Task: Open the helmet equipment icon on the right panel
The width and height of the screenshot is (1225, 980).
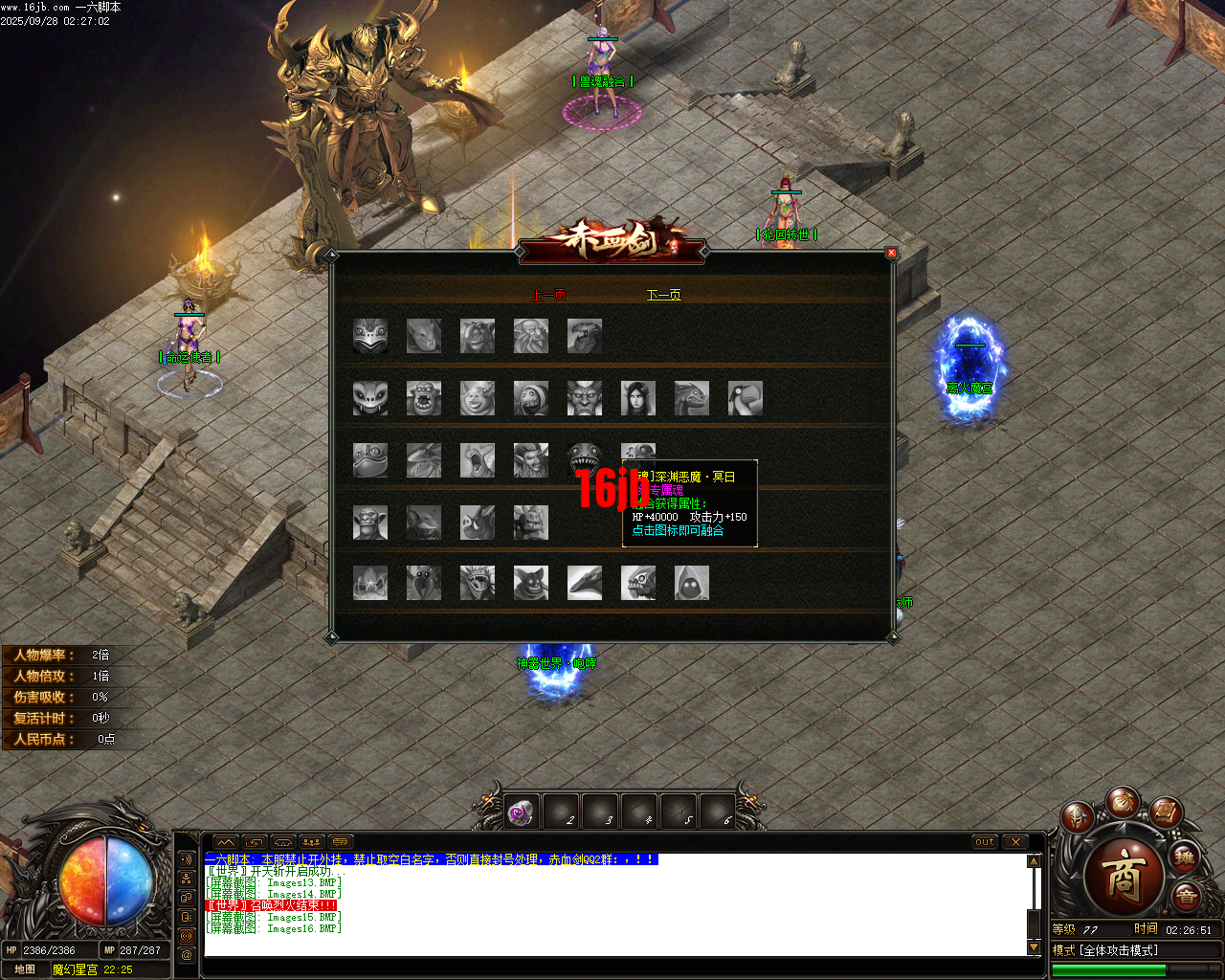Action: [x=1077, y=818]
